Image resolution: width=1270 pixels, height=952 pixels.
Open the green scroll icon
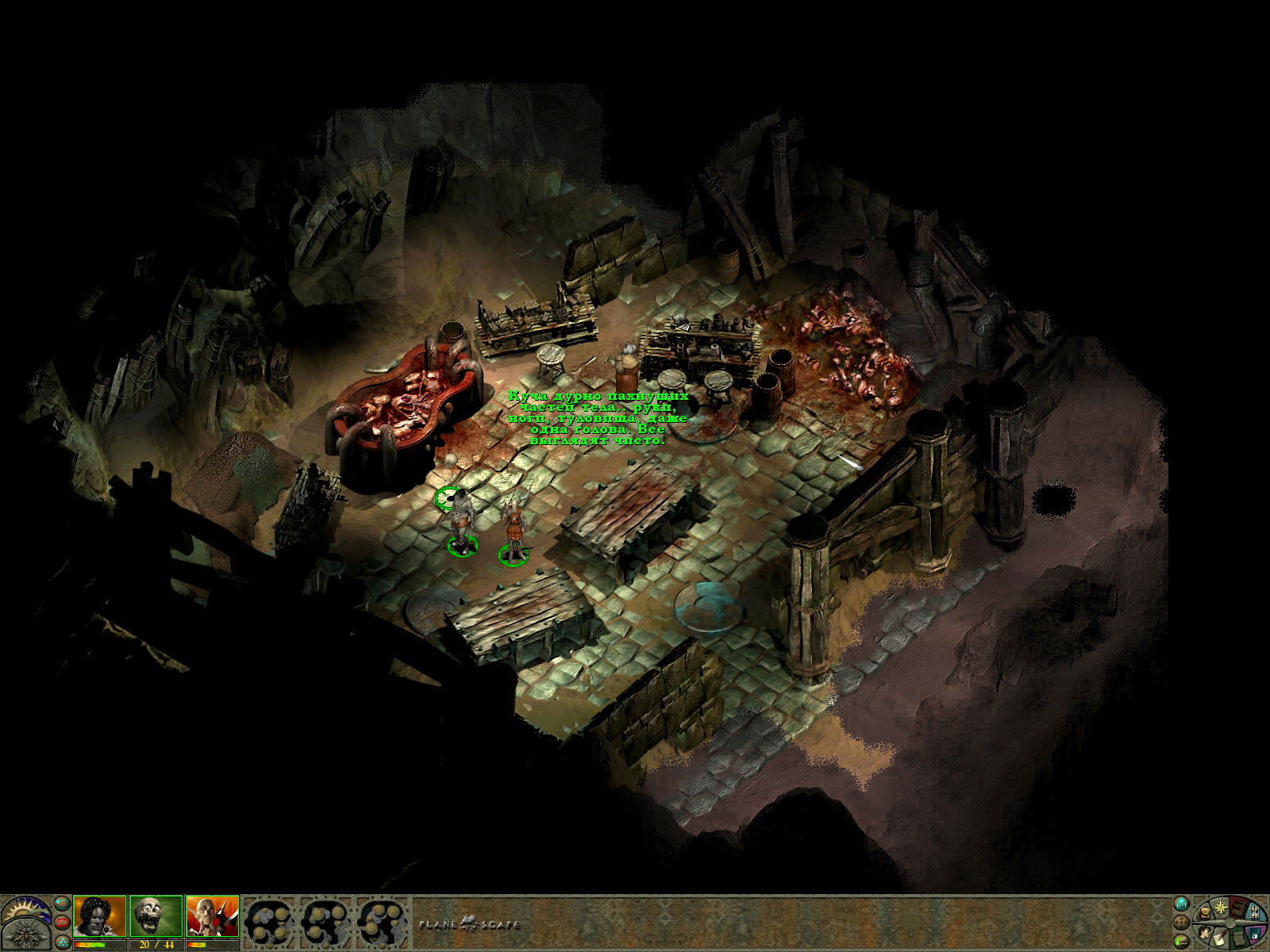tap(1238, 939)
